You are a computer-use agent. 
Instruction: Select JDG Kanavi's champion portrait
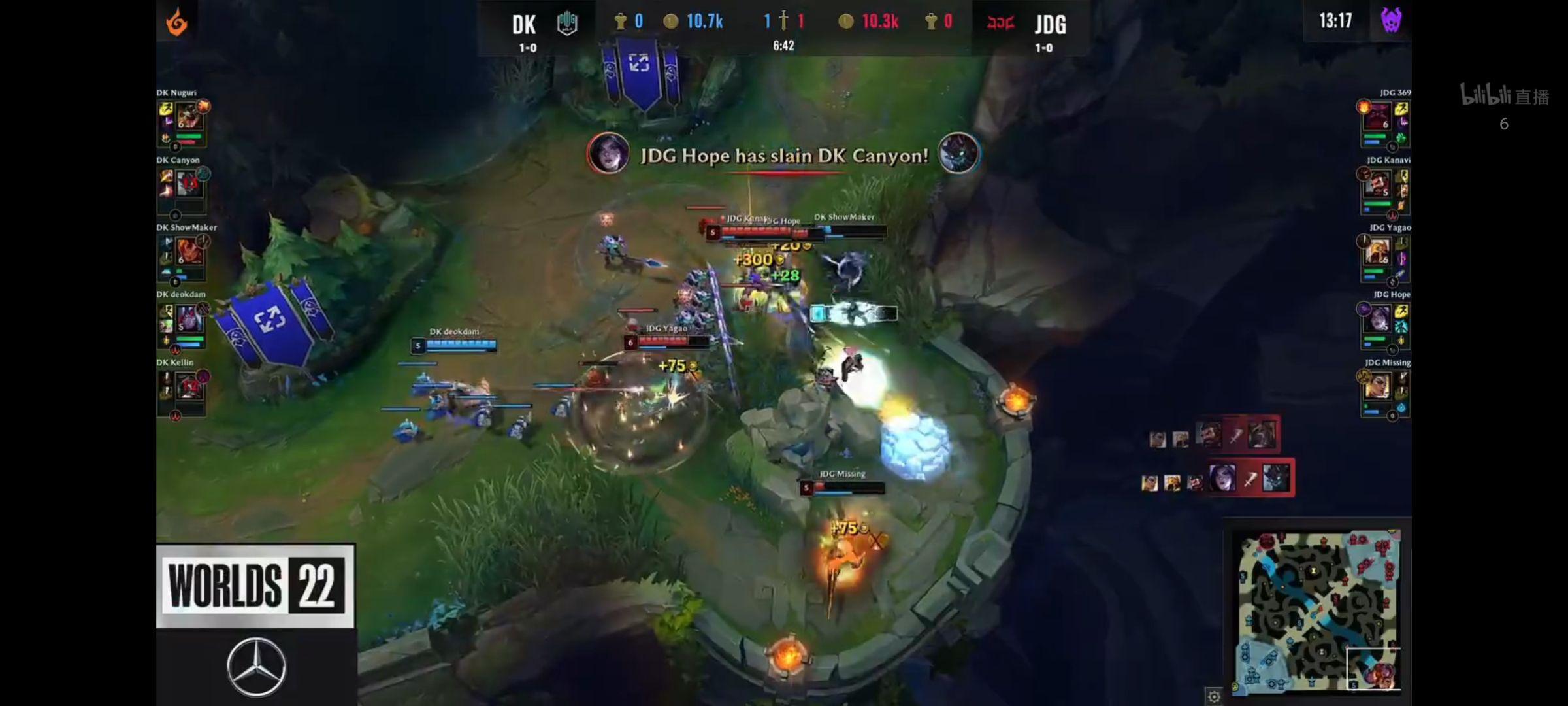1377,185
